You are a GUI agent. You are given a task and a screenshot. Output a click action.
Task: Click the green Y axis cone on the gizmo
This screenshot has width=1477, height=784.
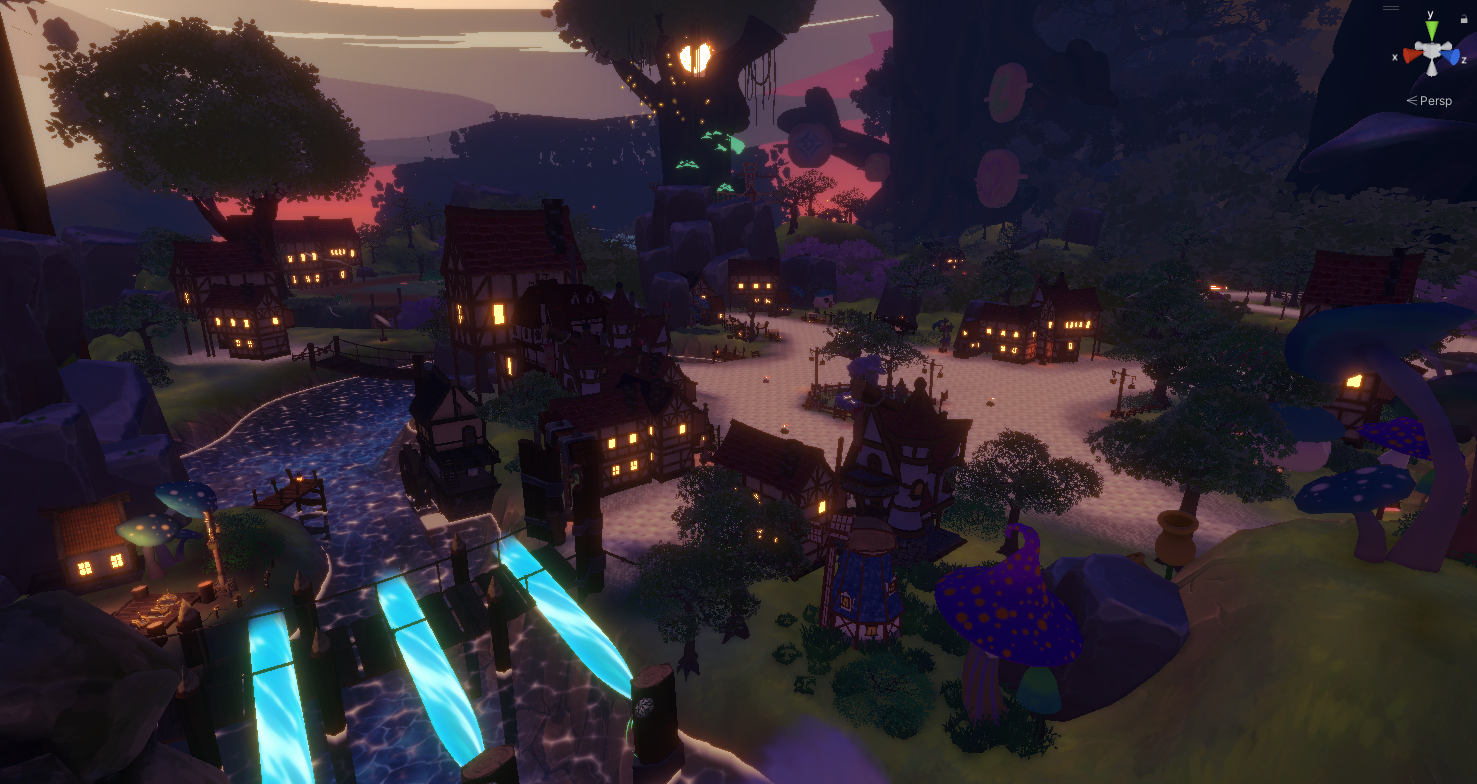(x=1431, y=31)
